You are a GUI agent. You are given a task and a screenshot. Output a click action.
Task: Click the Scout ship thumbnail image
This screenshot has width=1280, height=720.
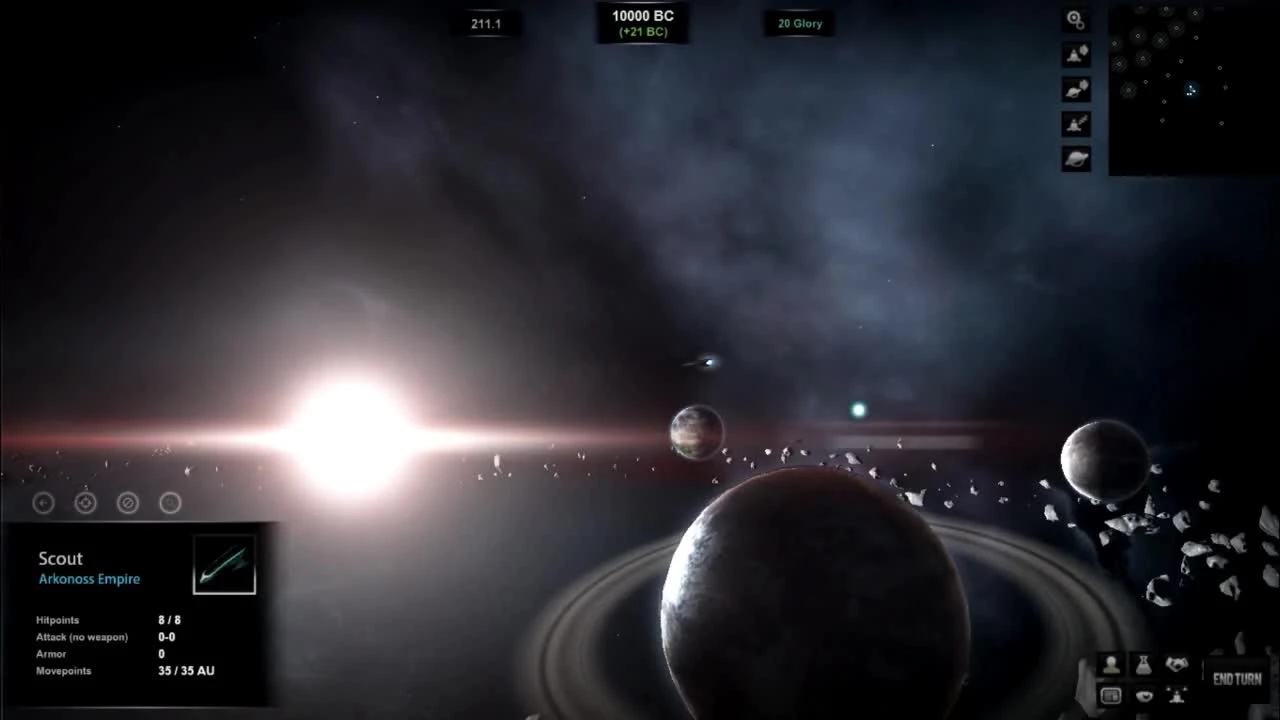[223, 562]
